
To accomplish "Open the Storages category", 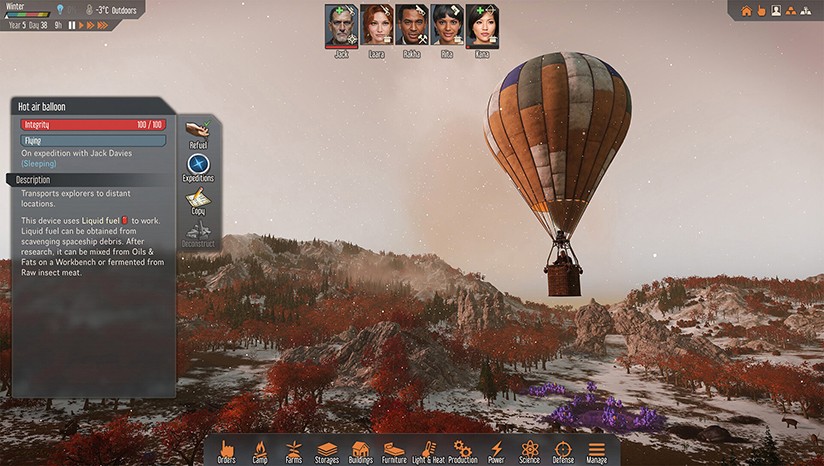I will tap(327, 450).
